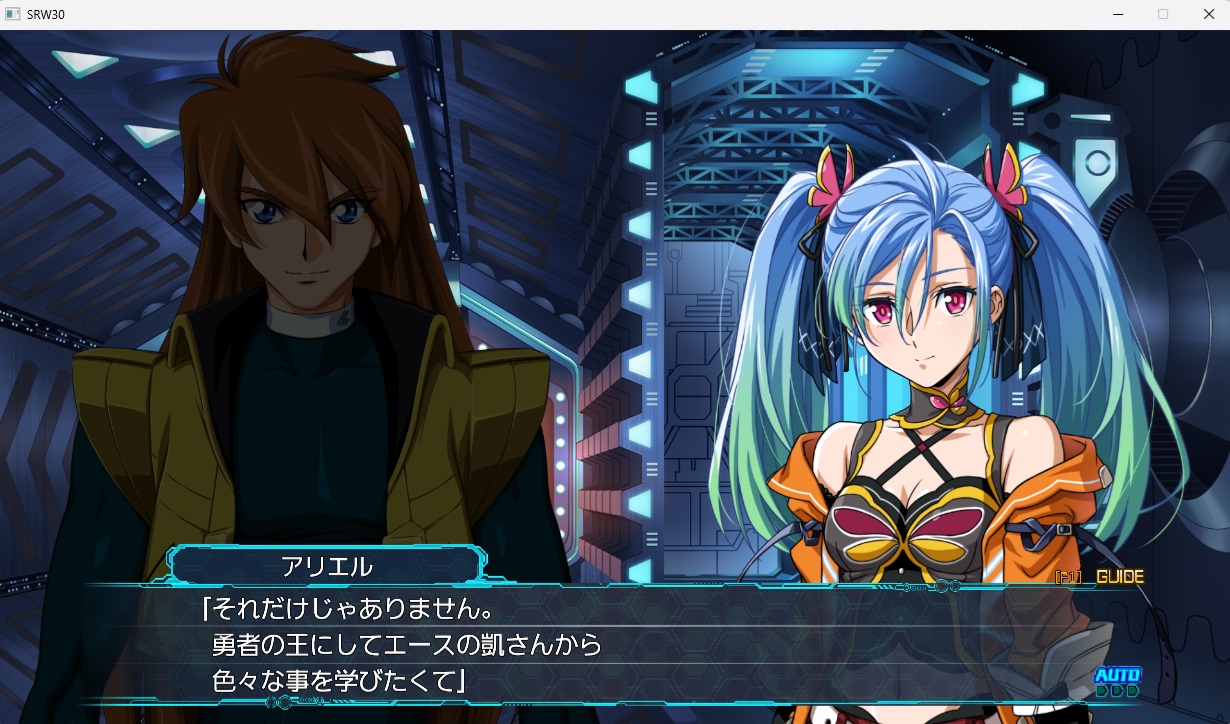Toggle the AUTO dialogue advance button
This screenshot has width=1230, height=724.
click(1116, 681)
